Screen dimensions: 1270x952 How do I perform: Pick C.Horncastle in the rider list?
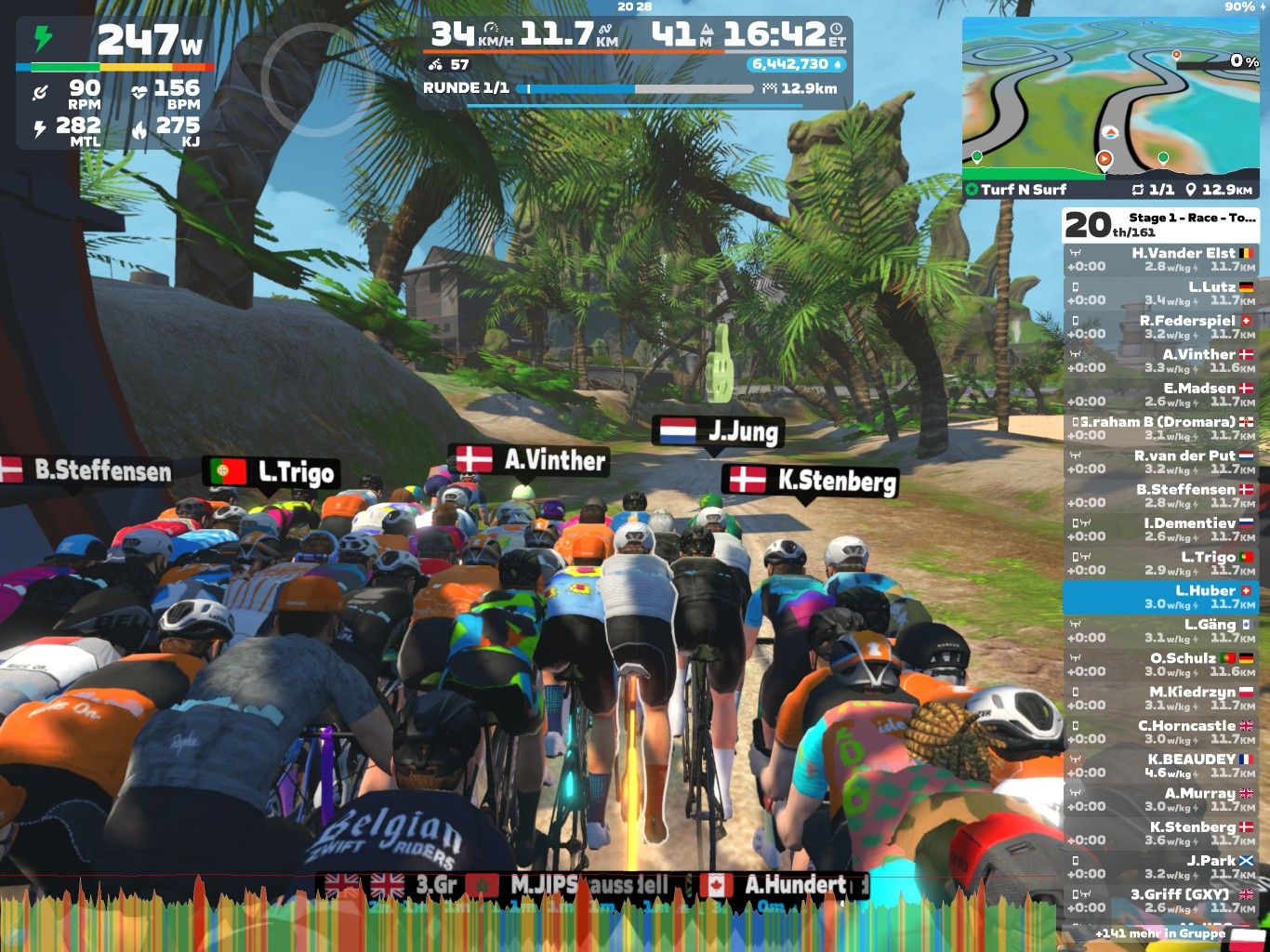[1160, 733]
